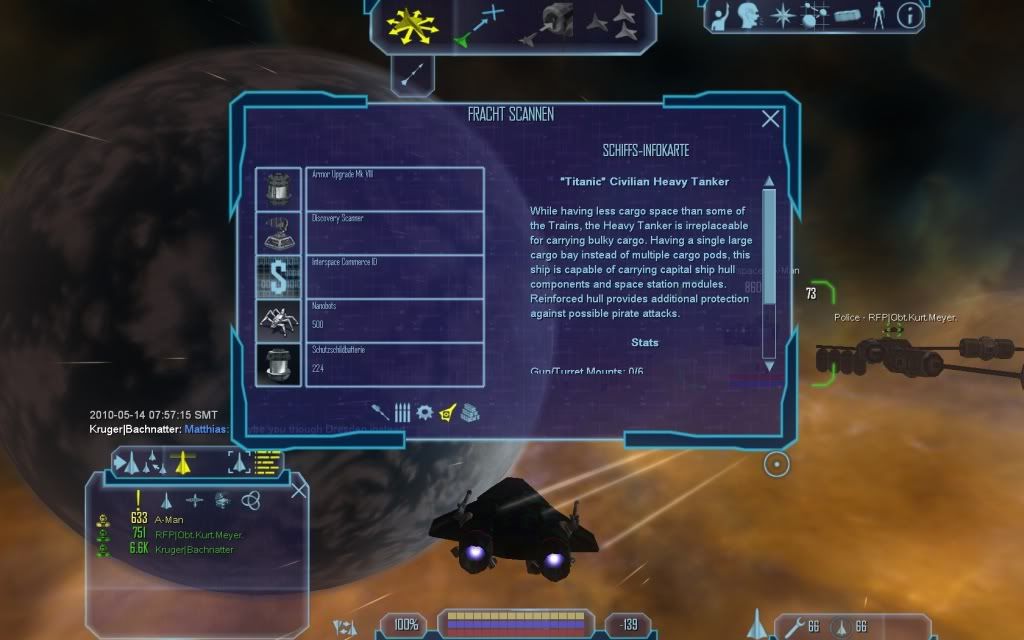Select the Nanobots cargo row
1024x640 pixels.
click(x=394, y=320)
